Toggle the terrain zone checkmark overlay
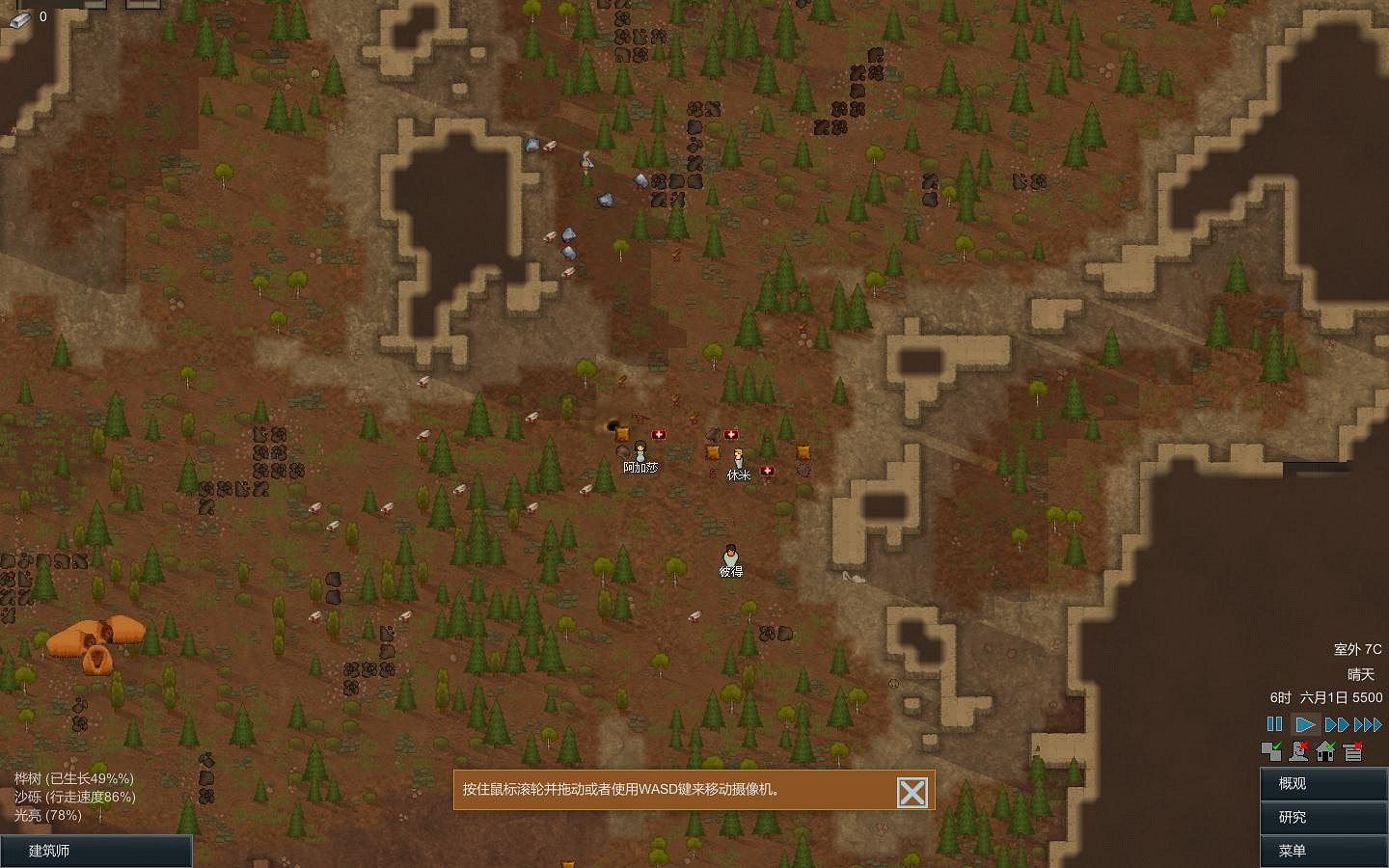The image size is (1389, 868). (1270, 750)
